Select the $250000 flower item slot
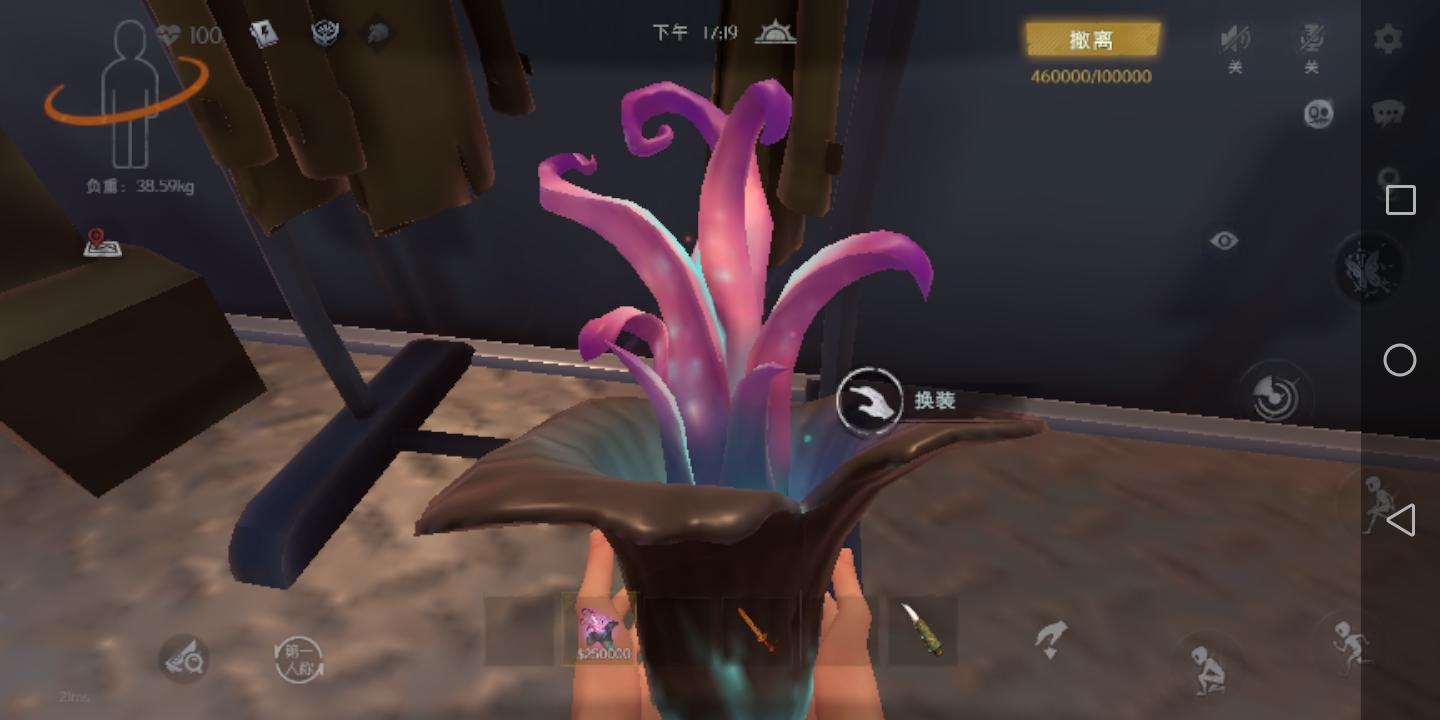The width and height of the screenshot is (1440, 720). (600, 630)
